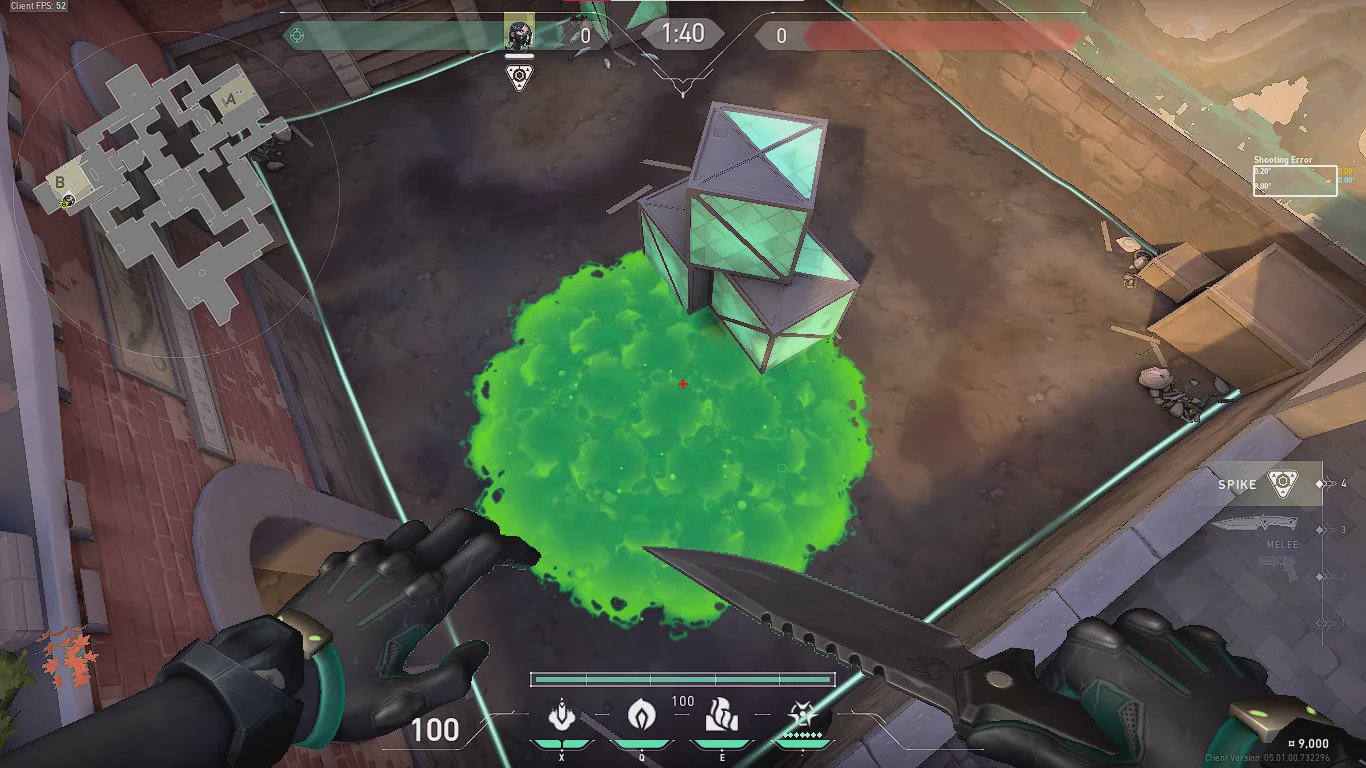Select the A site marker on minimap

230,98
